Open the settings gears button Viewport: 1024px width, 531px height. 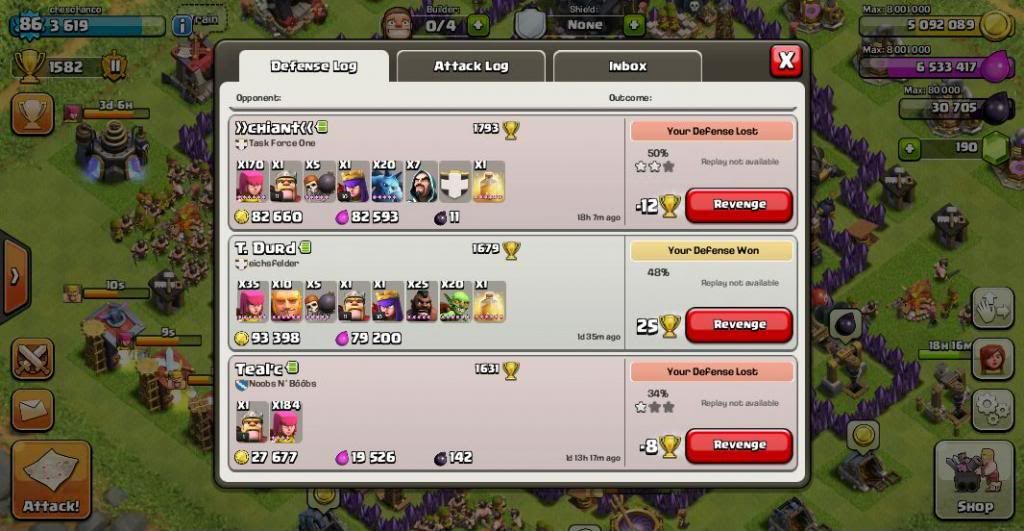point(992,406)
